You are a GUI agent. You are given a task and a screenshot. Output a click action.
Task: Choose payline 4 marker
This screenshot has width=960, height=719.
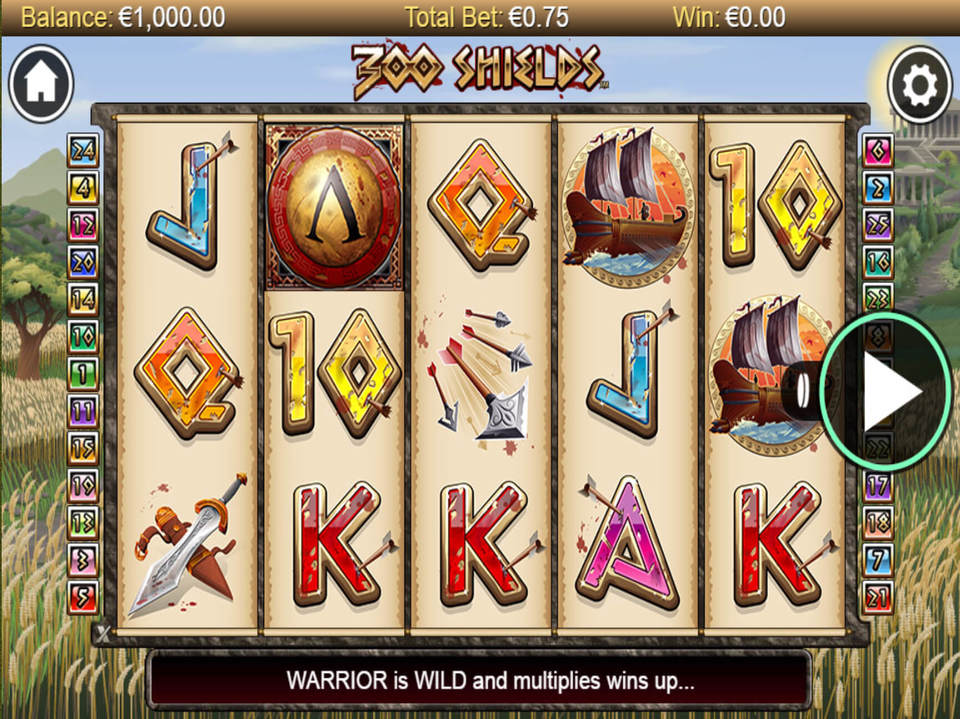pos(82,187)
